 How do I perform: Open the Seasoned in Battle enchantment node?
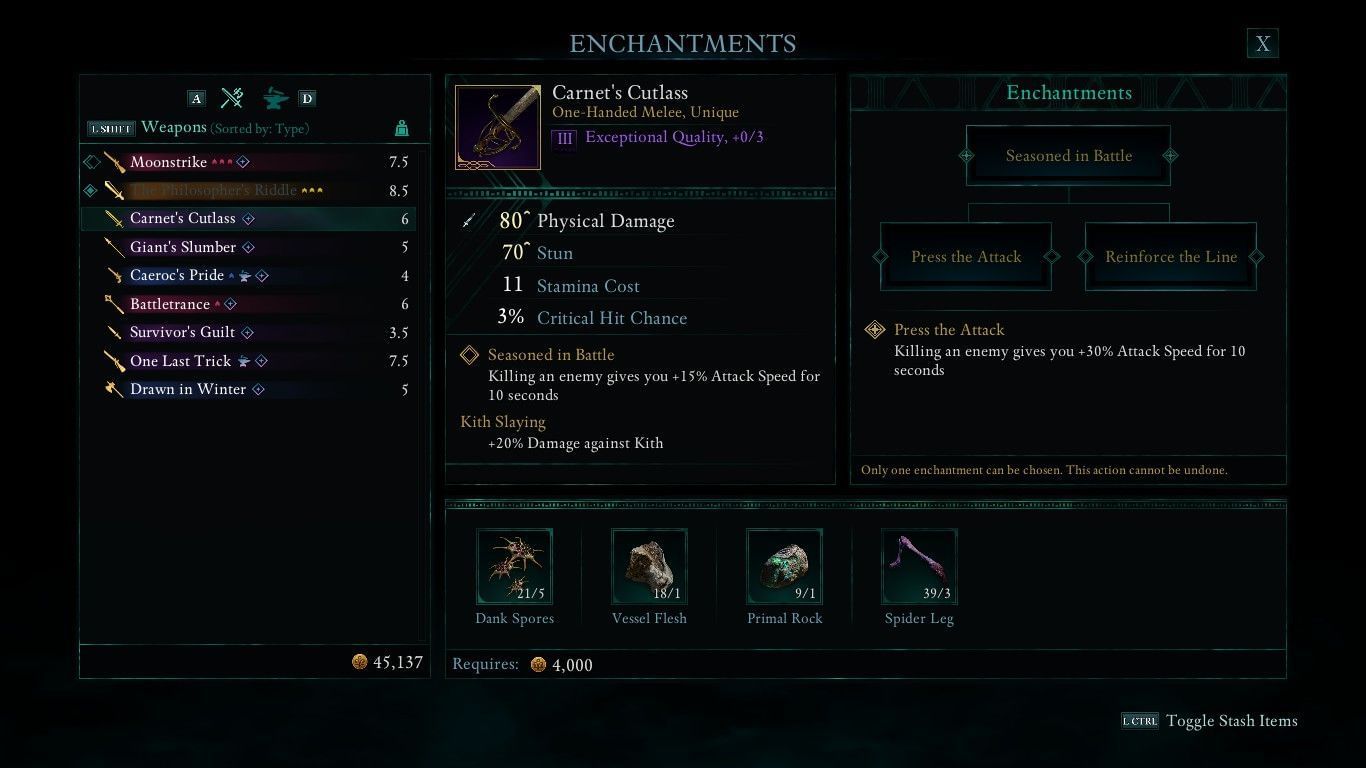1069,155
